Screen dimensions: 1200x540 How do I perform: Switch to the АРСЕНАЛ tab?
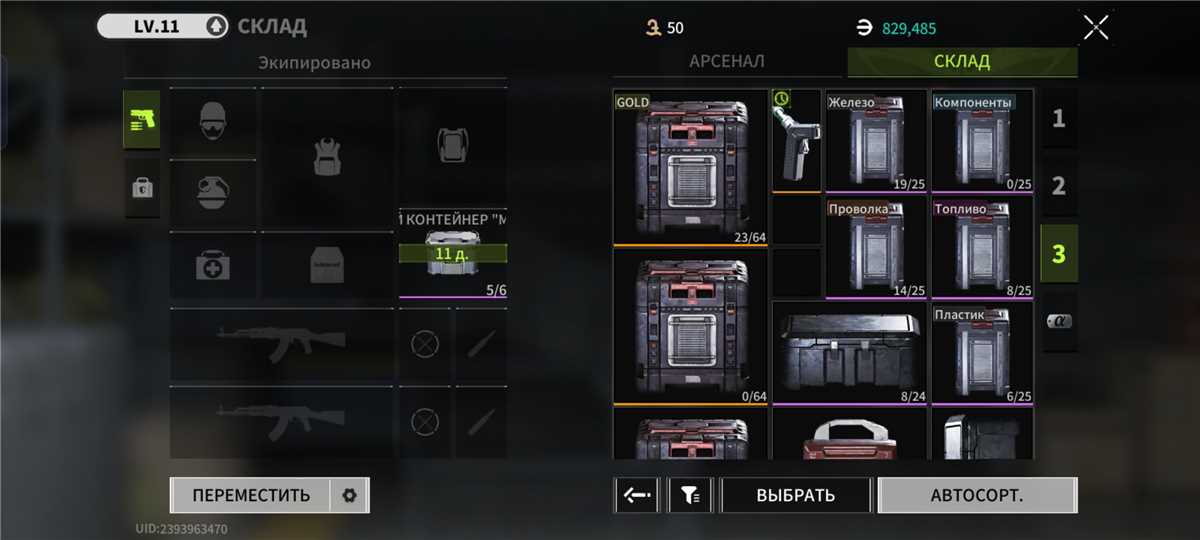pos(727,61)
